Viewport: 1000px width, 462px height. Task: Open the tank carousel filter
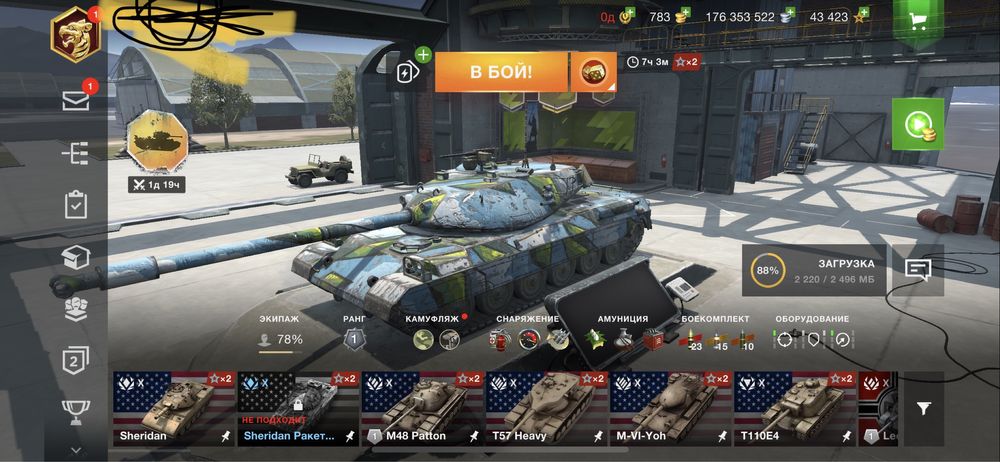coord(923,408)
